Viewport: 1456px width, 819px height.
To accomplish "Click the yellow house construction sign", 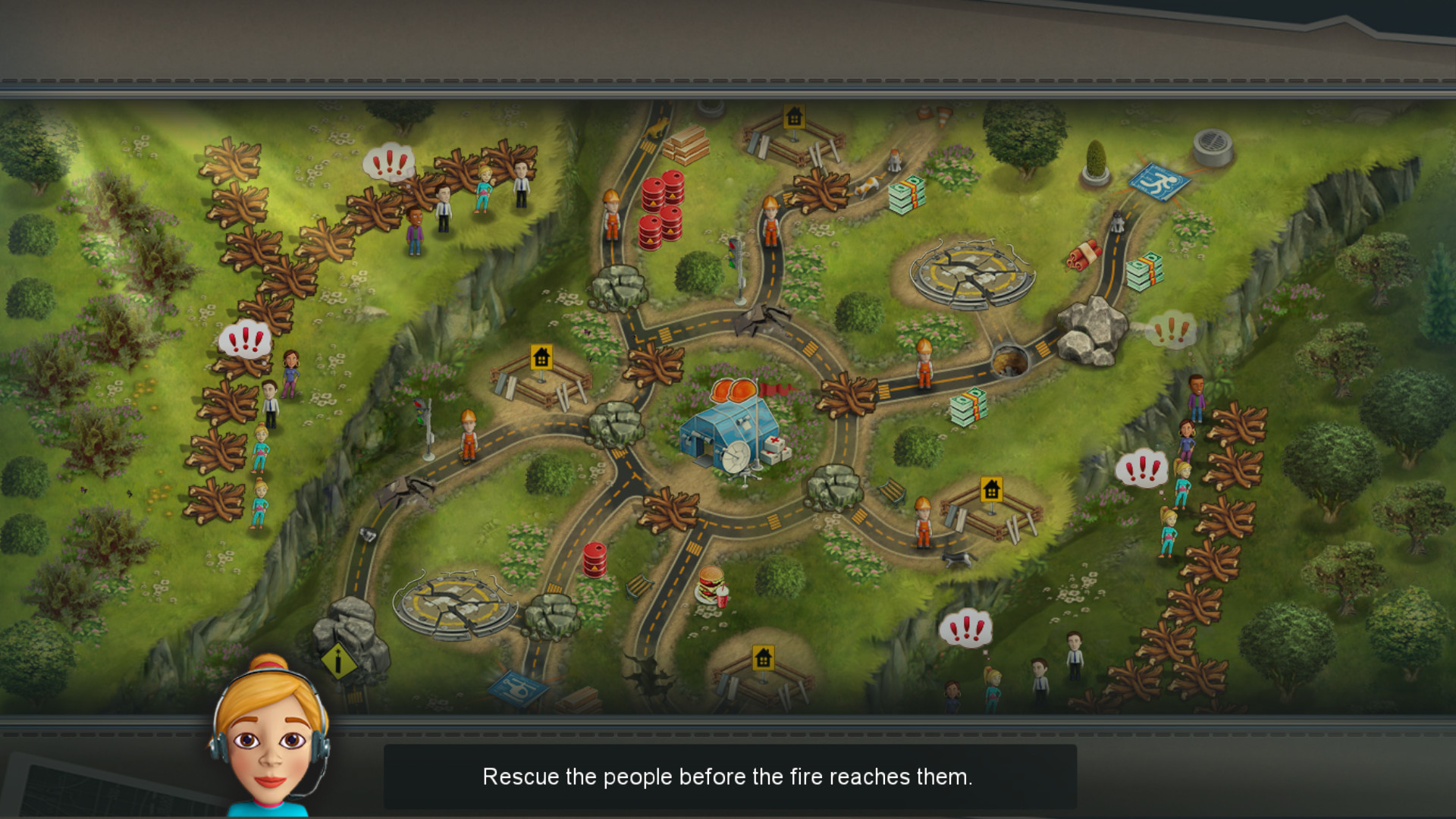I will pos(541,355).
